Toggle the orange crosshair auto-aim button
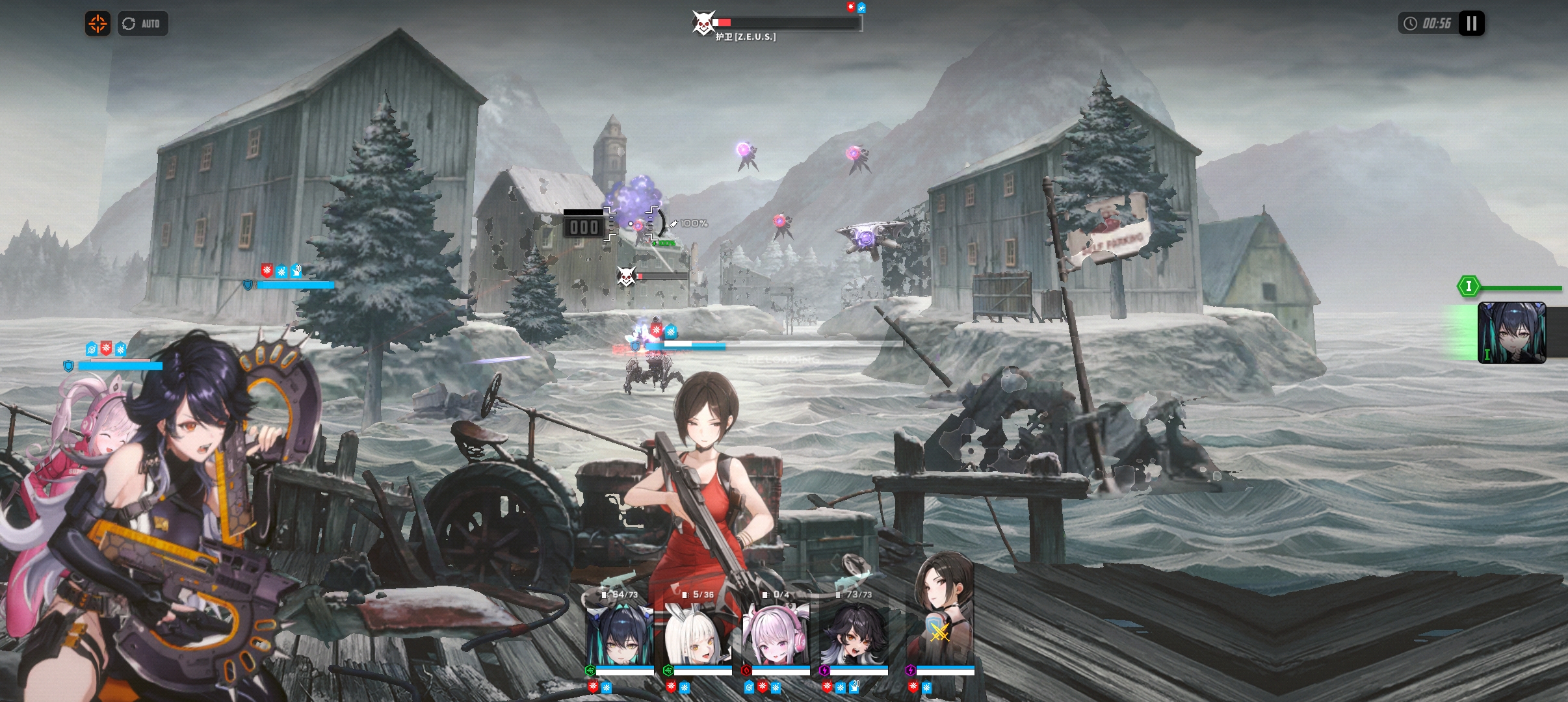Screen dimensions: 1568x702 (98, 24)
